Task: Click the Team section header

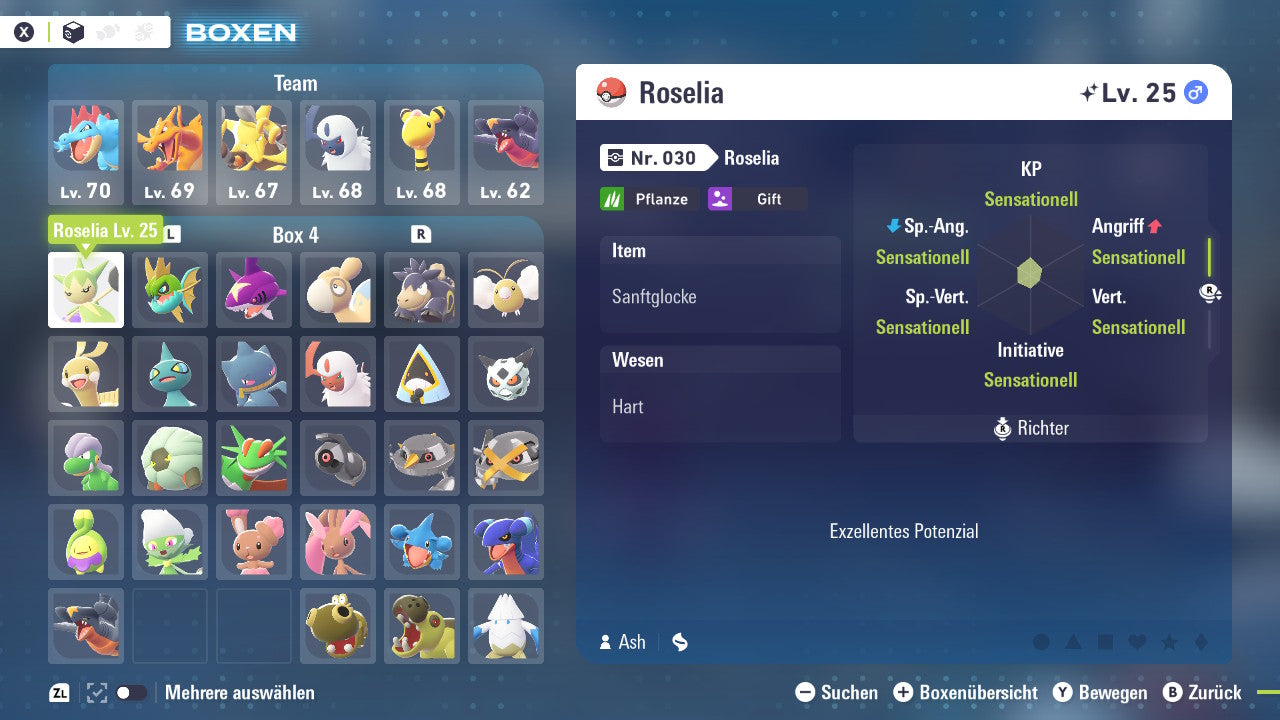Action: (295, 83)
